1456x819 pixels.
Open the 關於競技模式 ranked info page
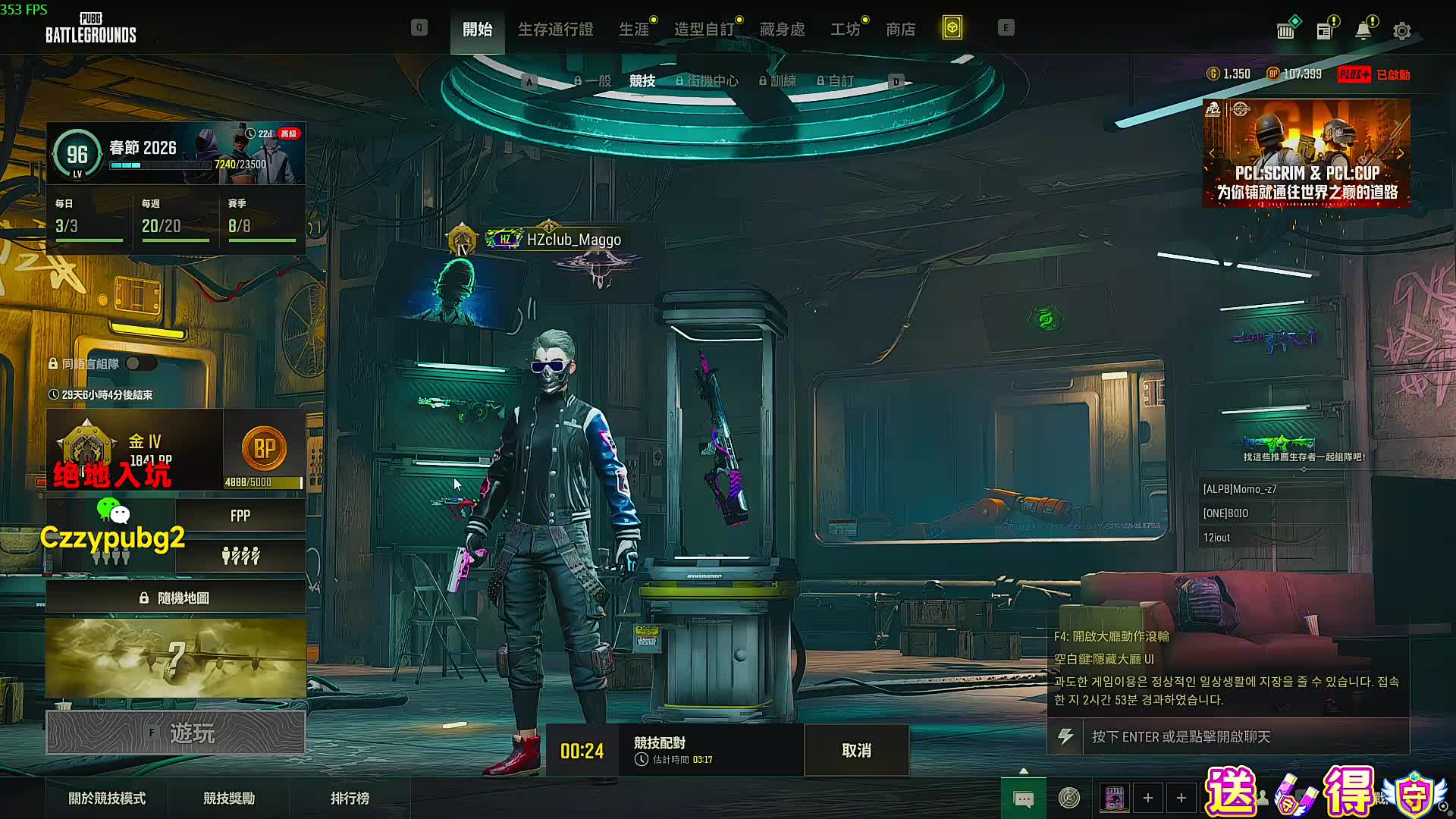pyautogui.click(x=107, y=799)
